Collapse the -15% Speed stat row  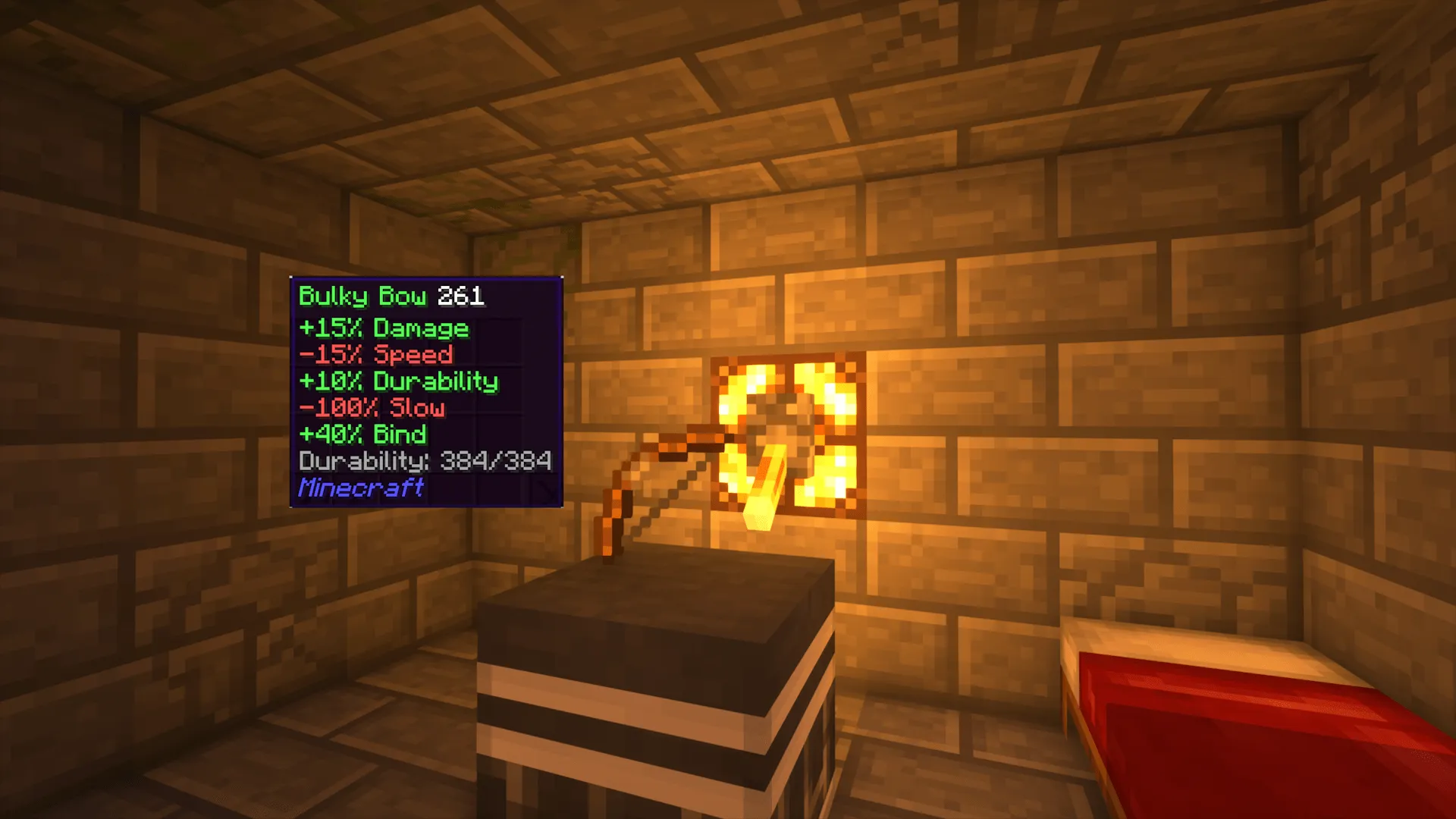click(x=375, y=356)
